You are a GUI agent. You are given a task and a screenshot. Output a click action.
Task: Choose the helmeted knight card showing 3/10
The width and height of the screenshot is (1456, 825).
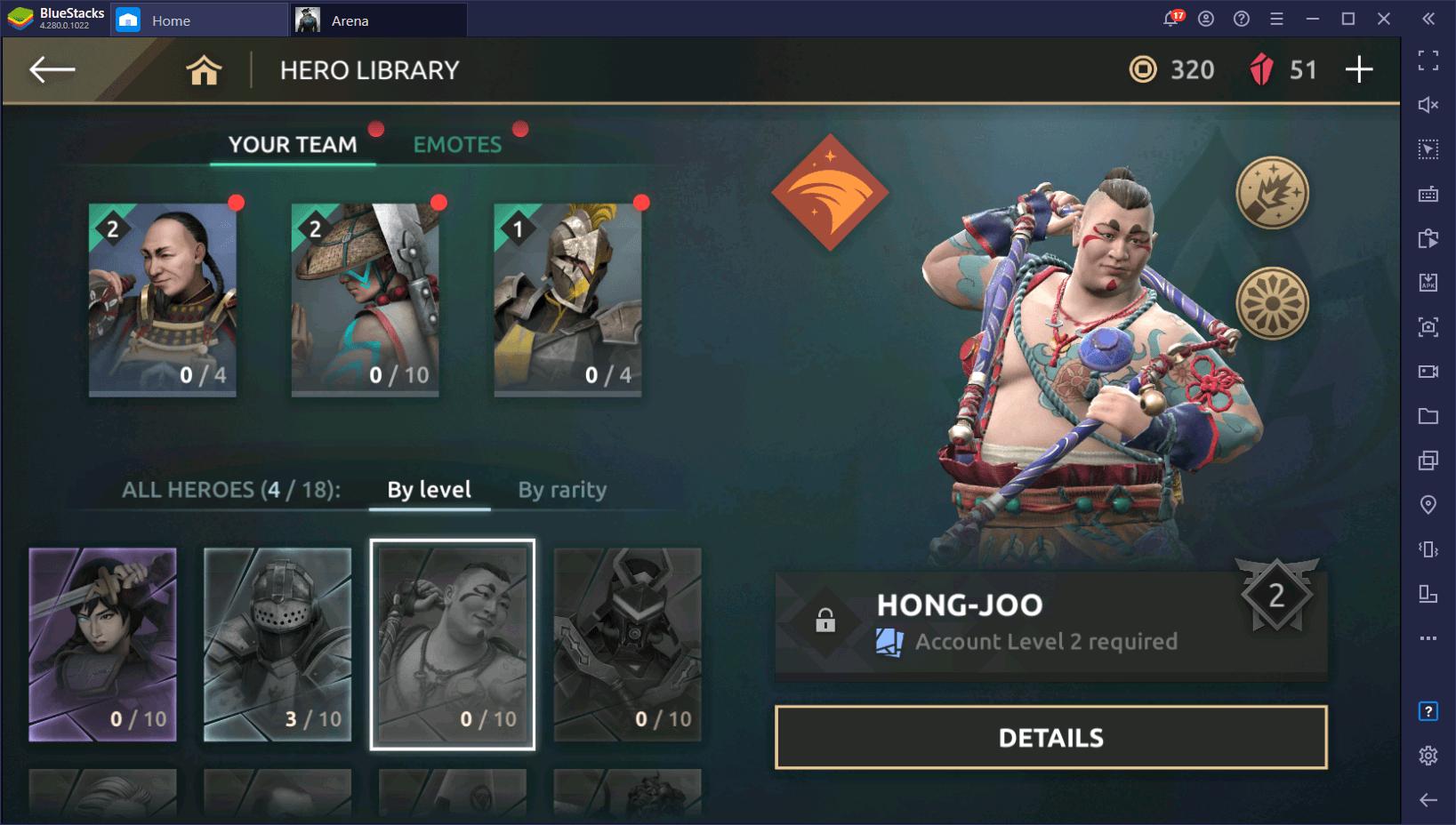click(278, 645)
